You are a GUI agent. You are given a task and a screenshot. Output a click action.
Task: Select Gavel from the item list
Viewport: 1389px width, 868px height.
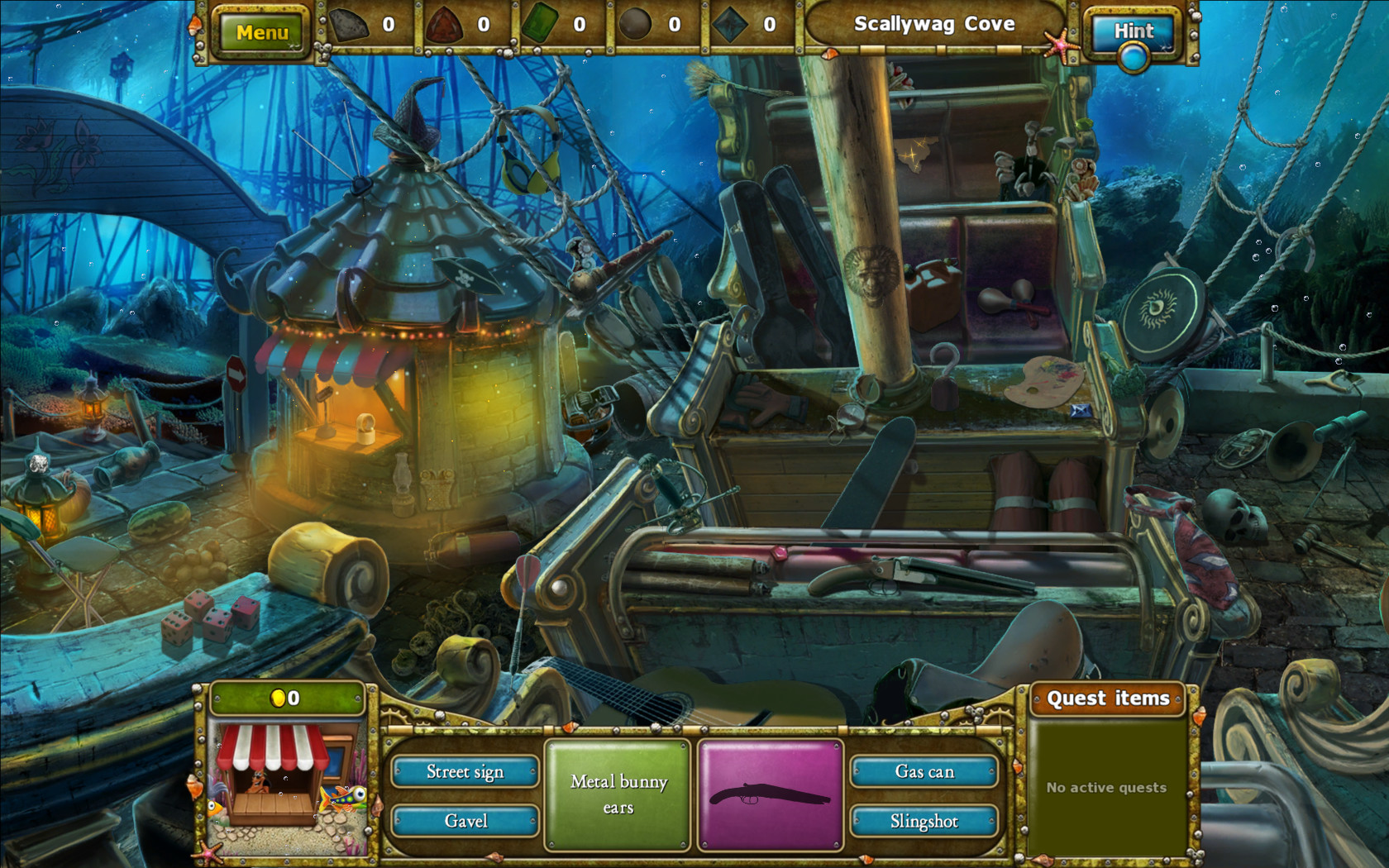click(x=465, y=821)
